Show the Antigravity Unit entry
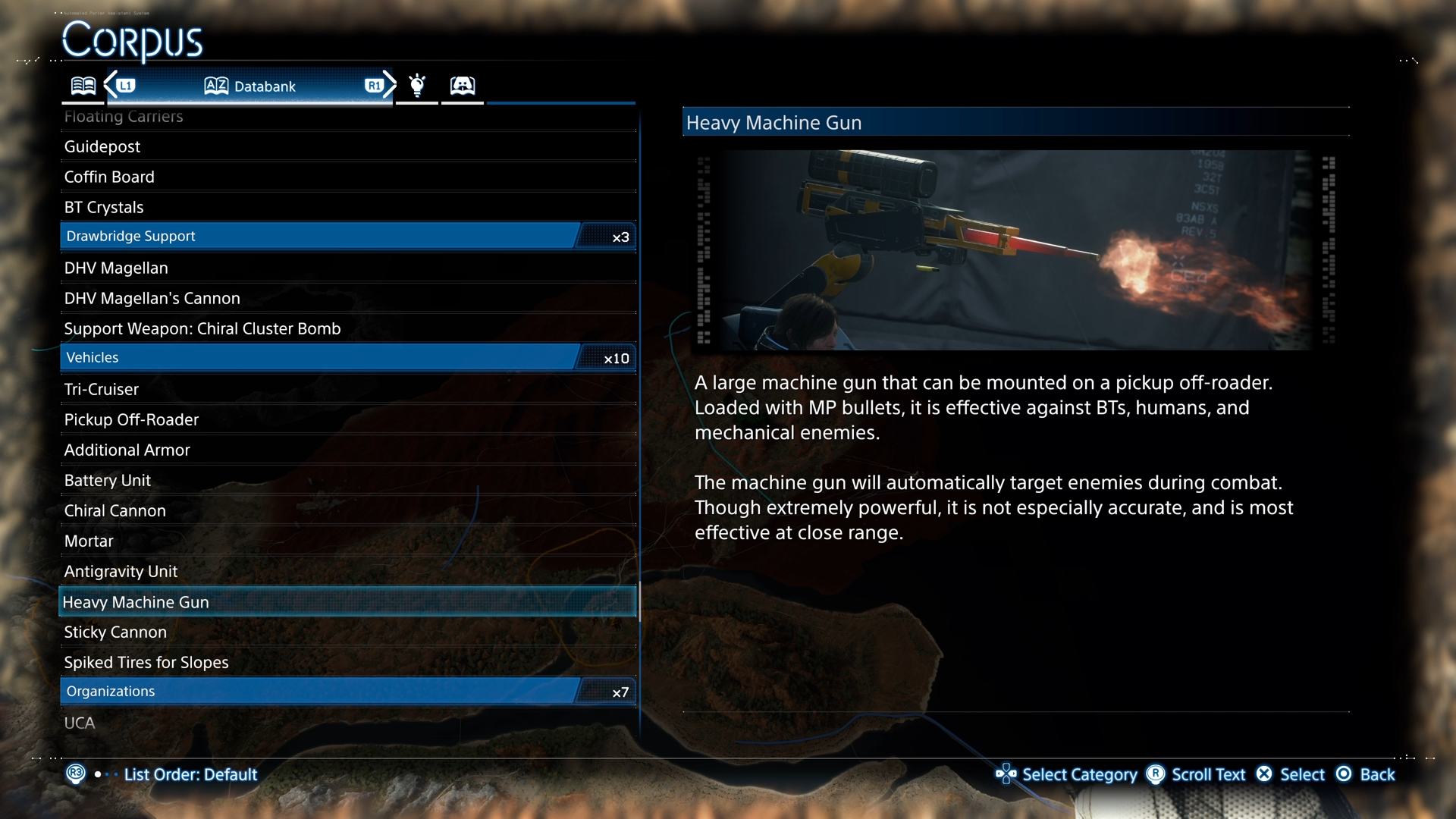Image resolution: width=1456 pixels, height=819 pixels. tap(121, 571)
